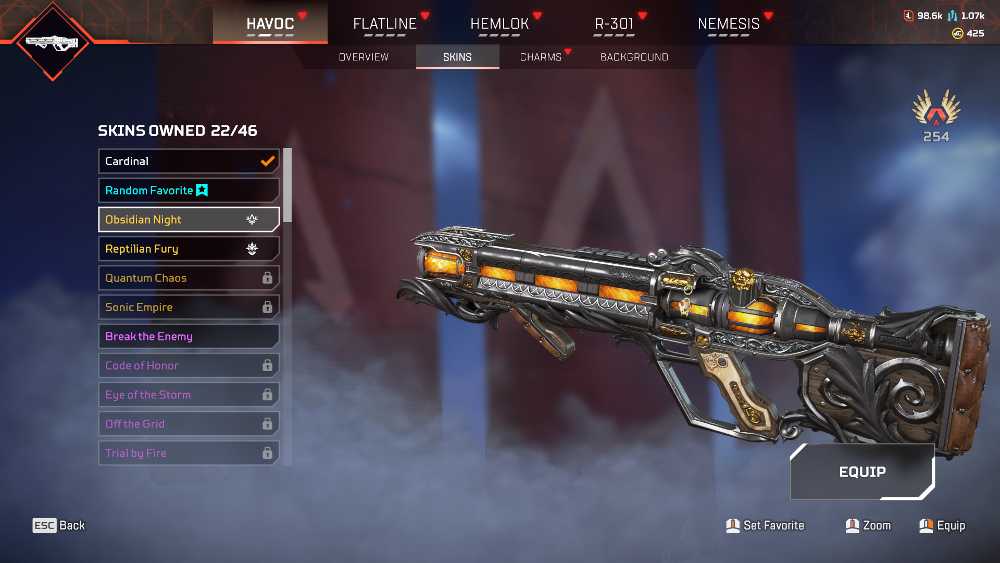Open the Hemlok weapon tab
Screen dimensions: 1000x563
tap(499, 23)
